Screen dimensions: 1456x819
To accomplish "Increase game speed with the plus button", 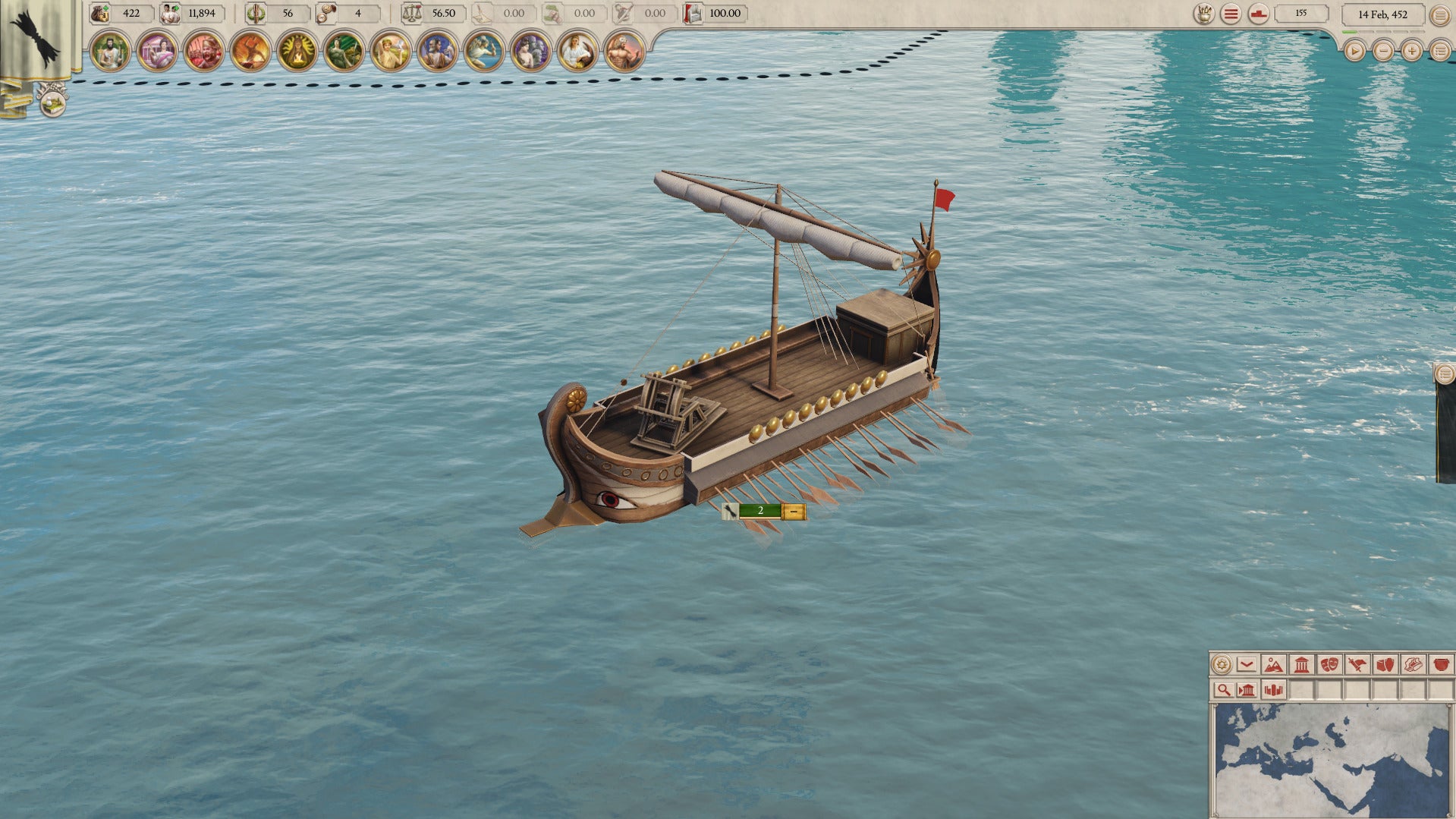I will click(x=1411, y=51).
